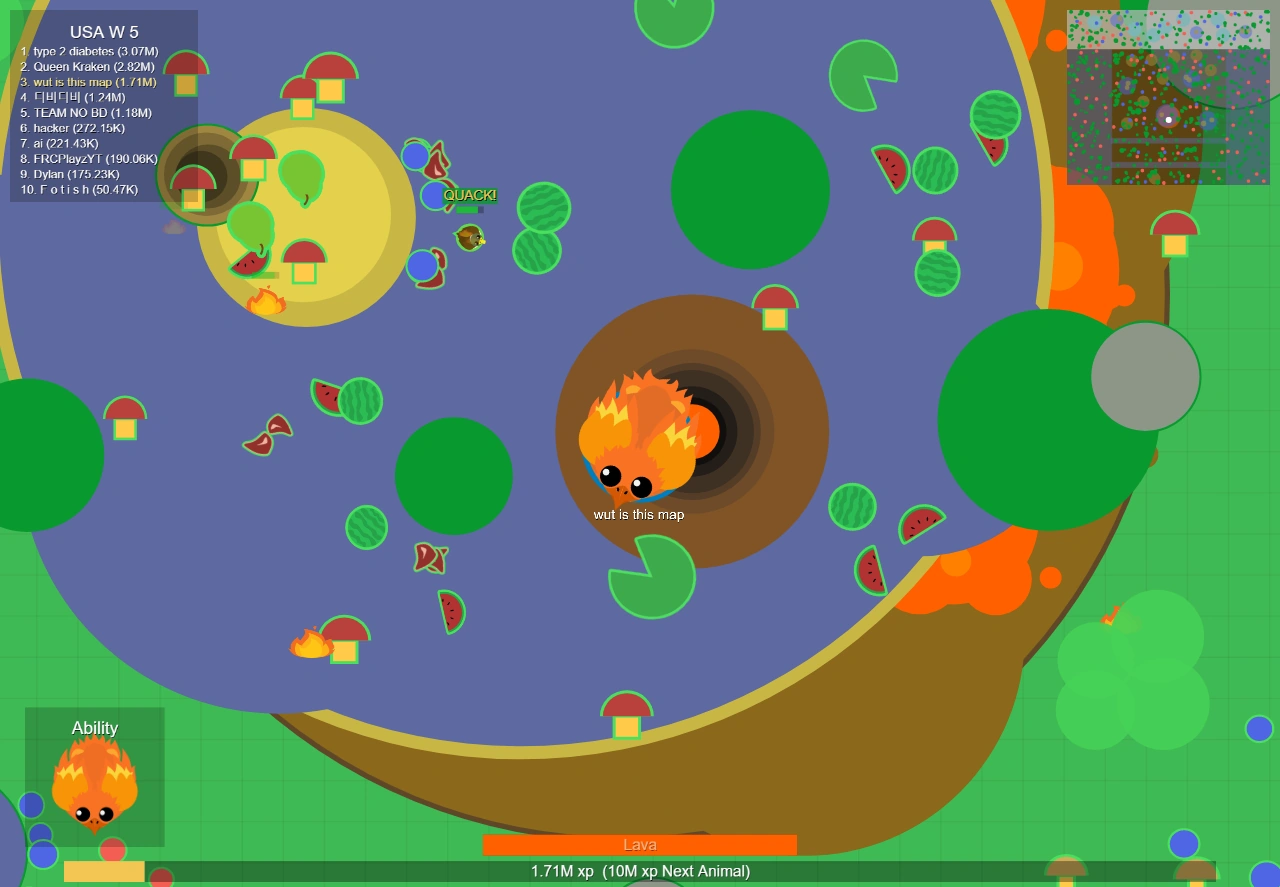
Task: Click the duck labeled QUACK
Action: [469, 237]
